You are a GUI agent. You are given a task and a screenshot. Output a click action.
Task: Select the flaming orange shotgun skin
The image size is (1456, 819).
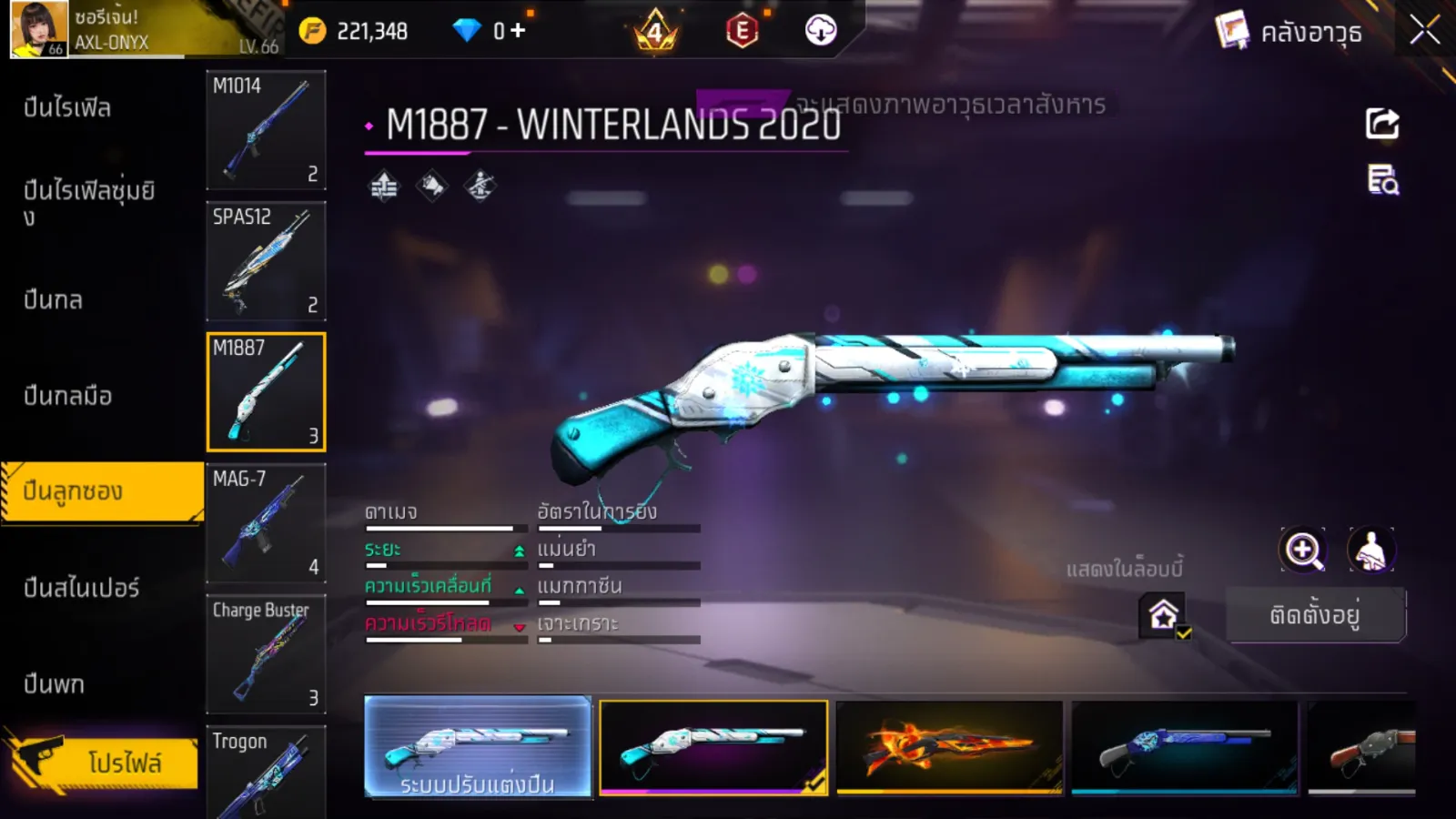click(949, 747)
